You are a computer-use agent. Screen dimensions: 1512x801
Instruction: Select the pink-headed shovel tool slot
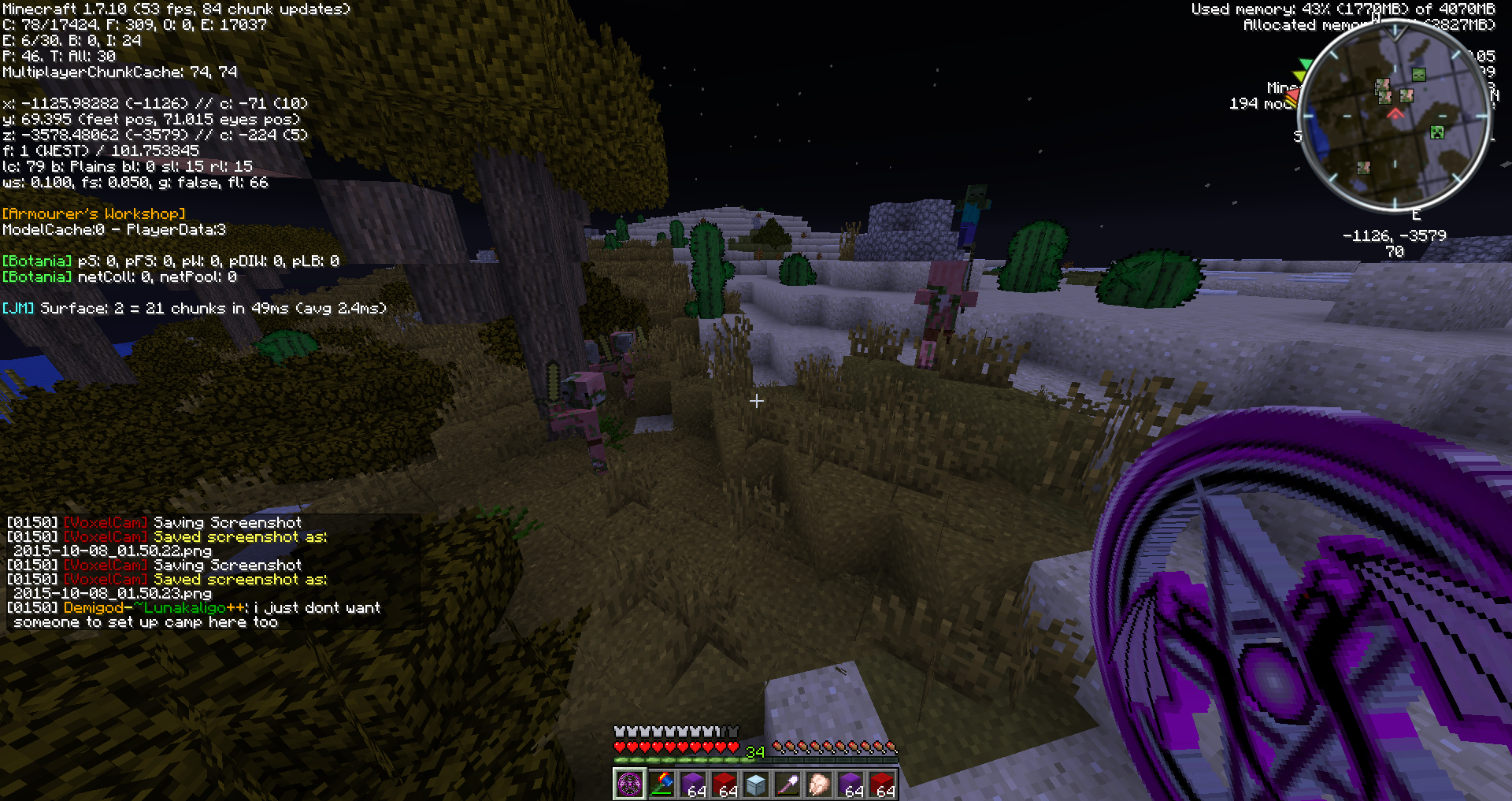click(787, 784)
